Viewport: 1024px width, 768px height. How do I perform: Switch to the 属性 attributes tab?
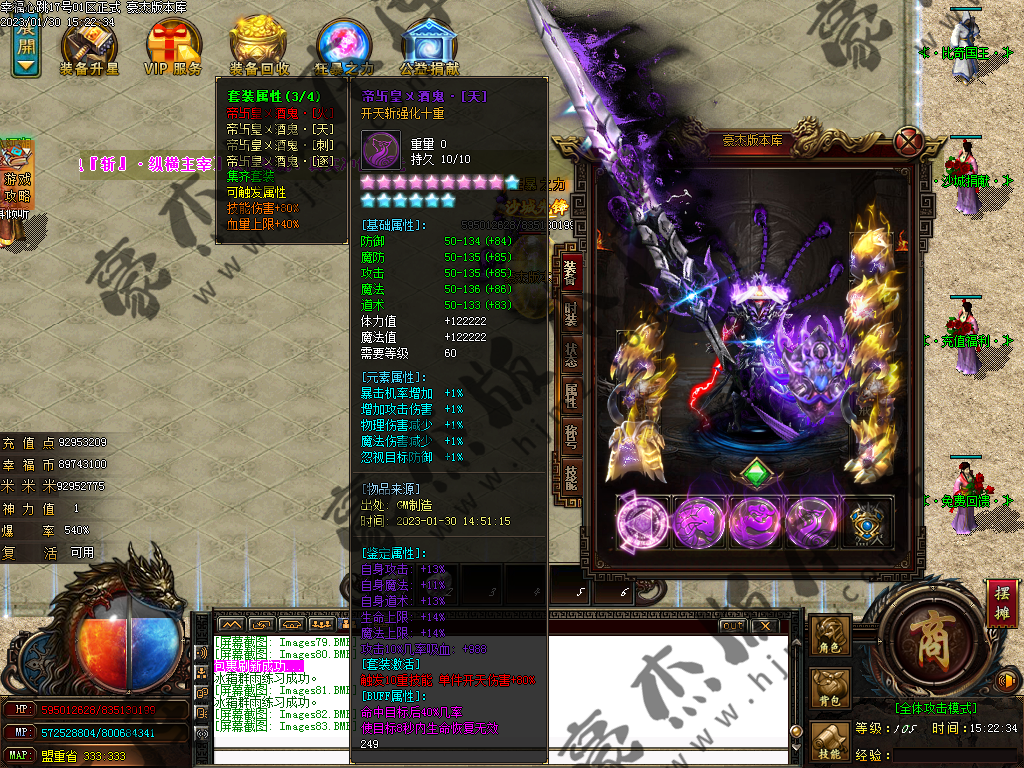click(570, 394)
